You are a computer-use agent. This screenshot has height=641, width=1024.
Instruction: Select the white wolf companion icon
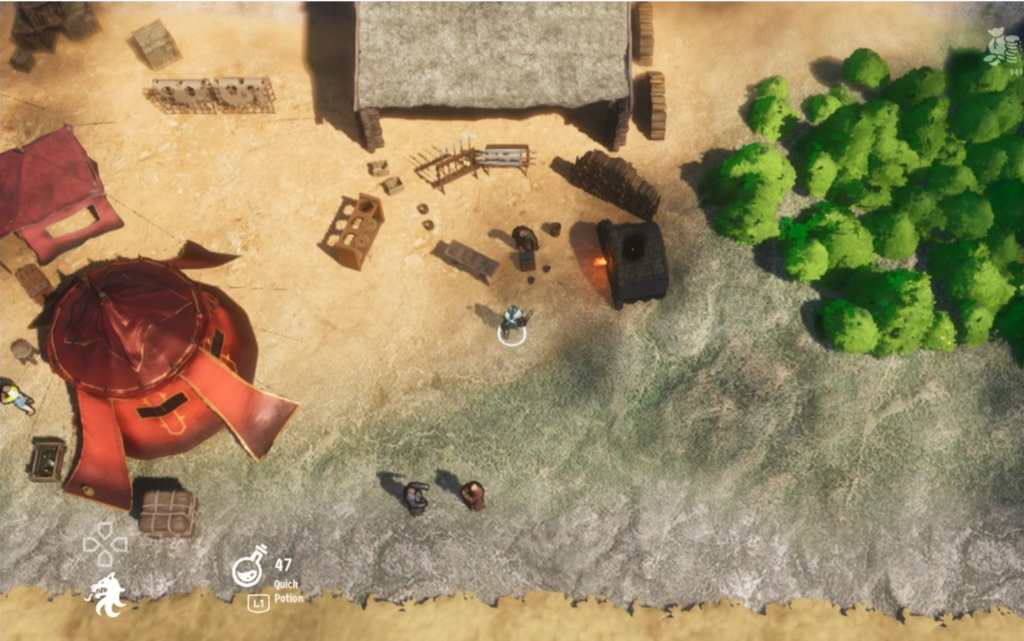point(106,596)
